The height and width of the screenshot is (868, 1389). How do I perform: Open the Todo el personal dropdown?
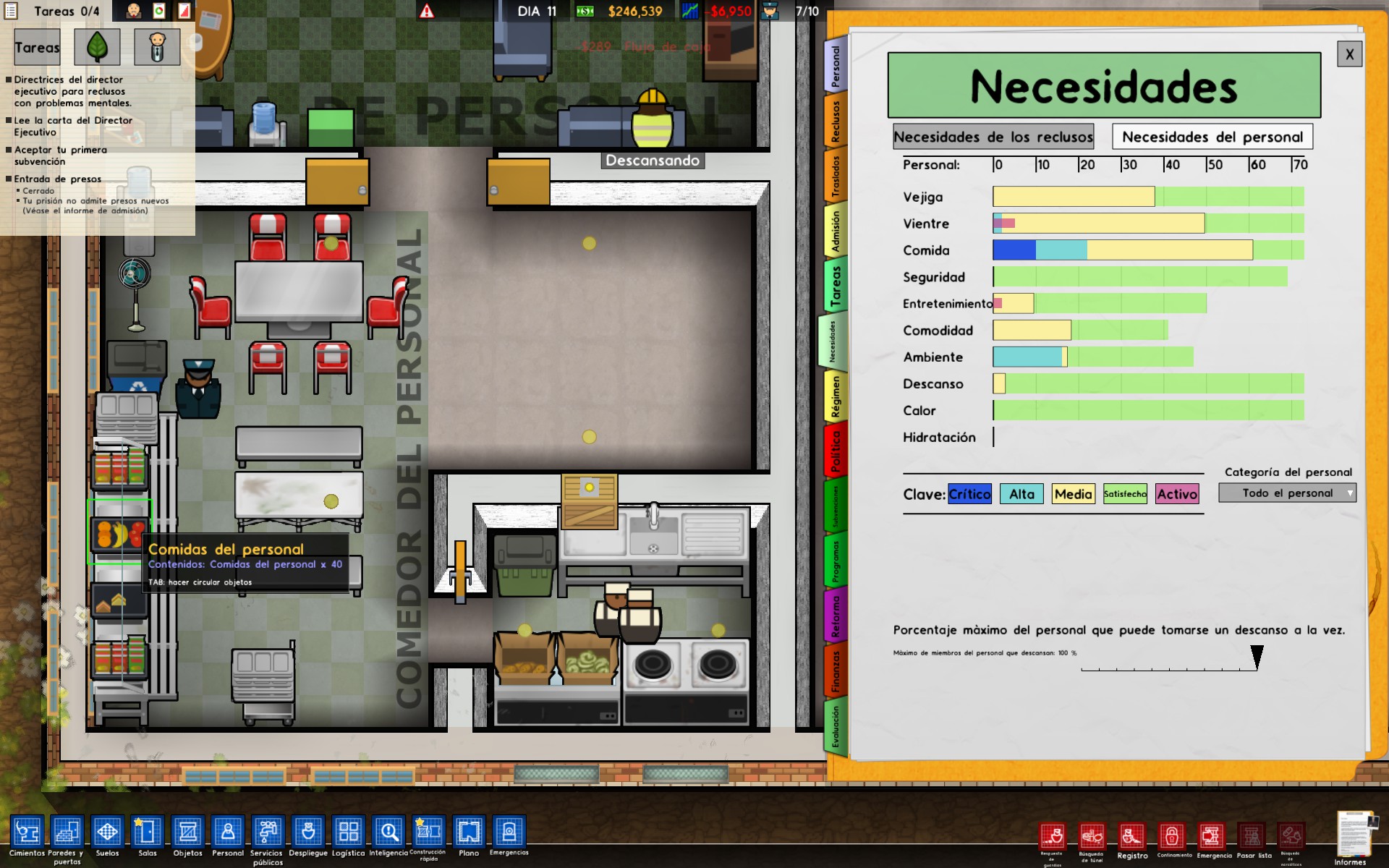point(1287,493)
